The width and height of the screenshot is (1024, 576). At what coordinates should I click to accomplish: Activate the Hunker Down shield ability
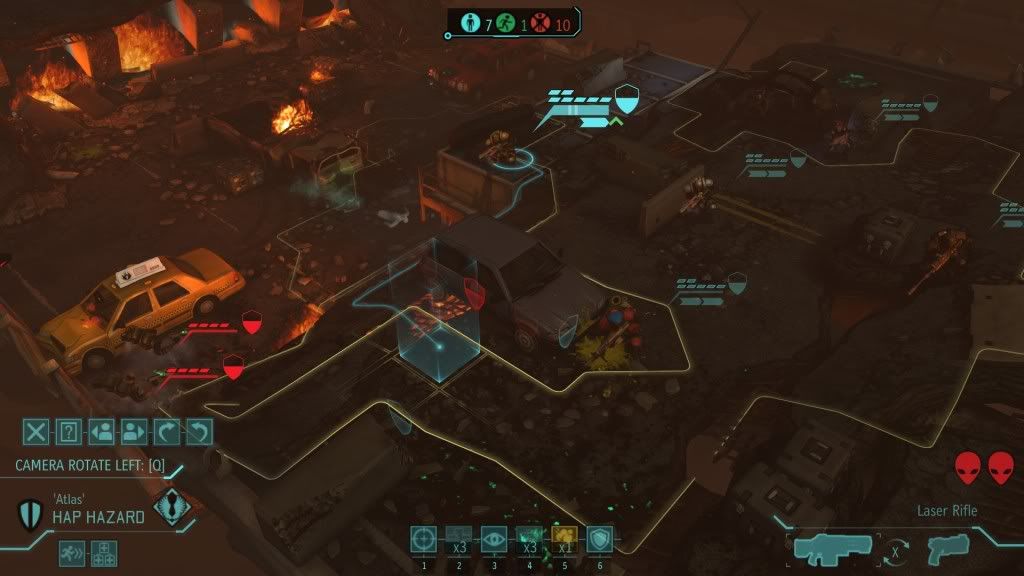(x=599, y=539)
